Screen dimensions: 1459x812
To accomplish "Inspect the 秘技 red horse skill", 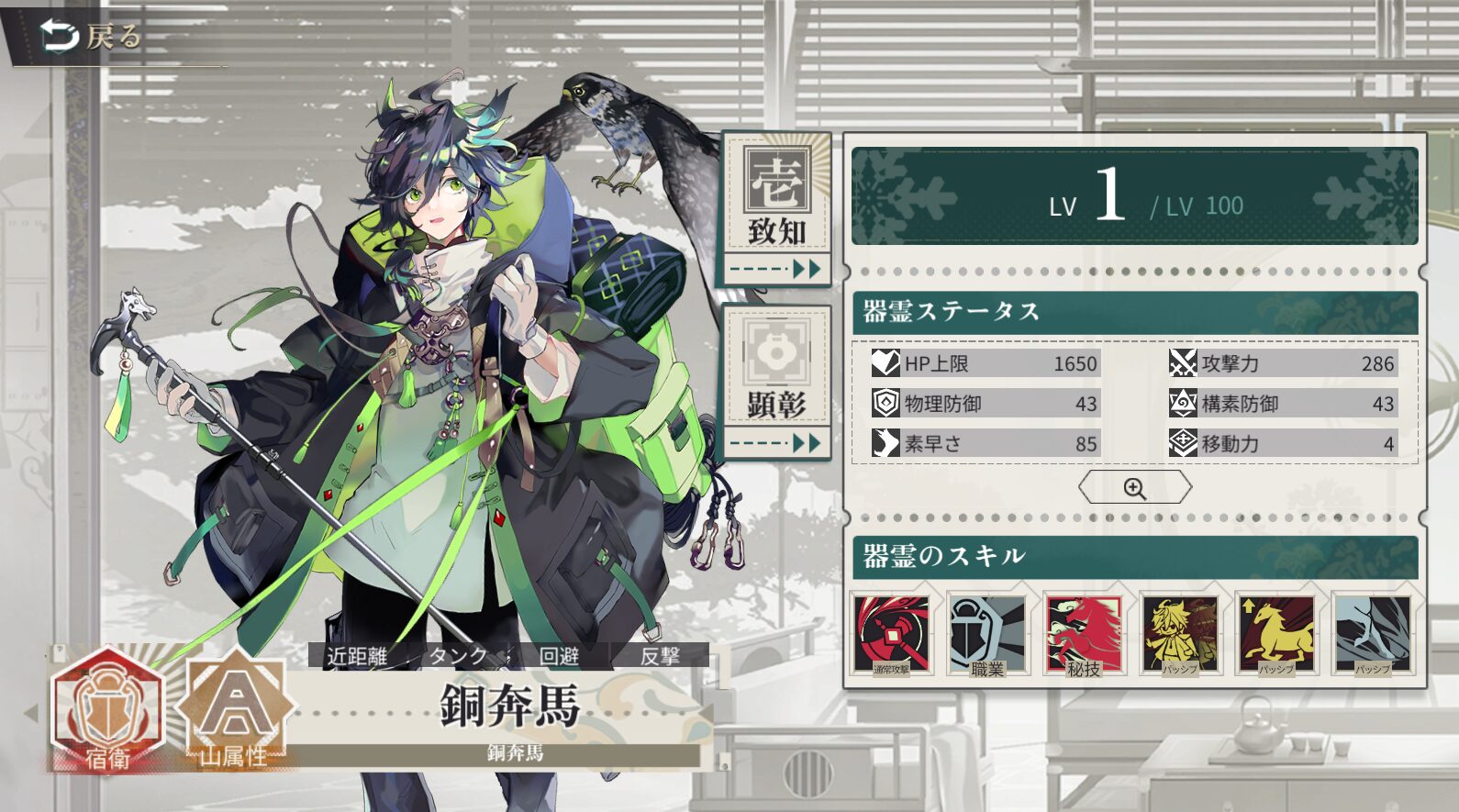I will coord(1084,635).
